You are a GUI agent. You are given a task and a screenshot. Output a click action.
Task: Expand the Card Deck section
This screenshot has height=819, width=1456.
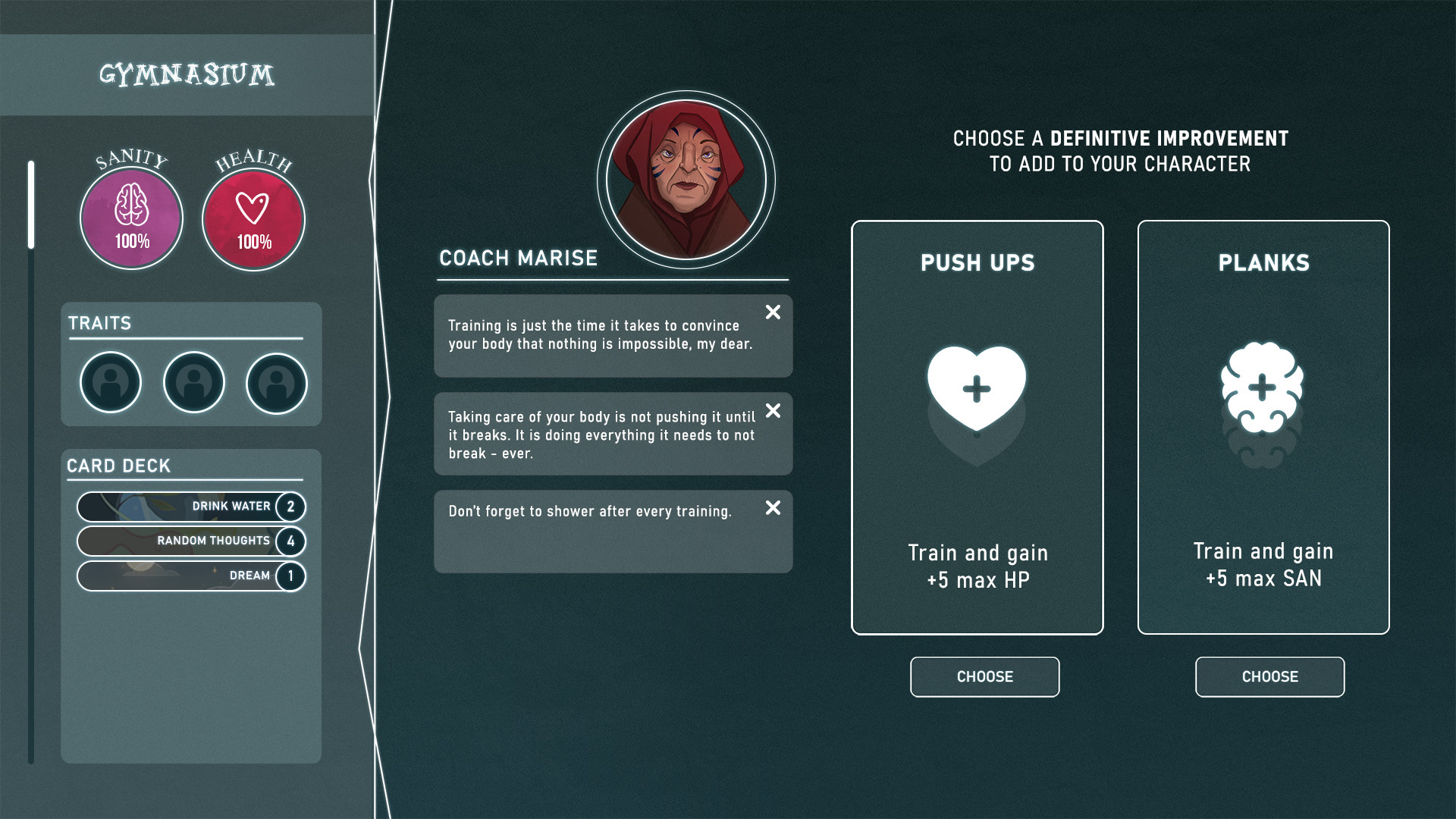coord(118,466)
